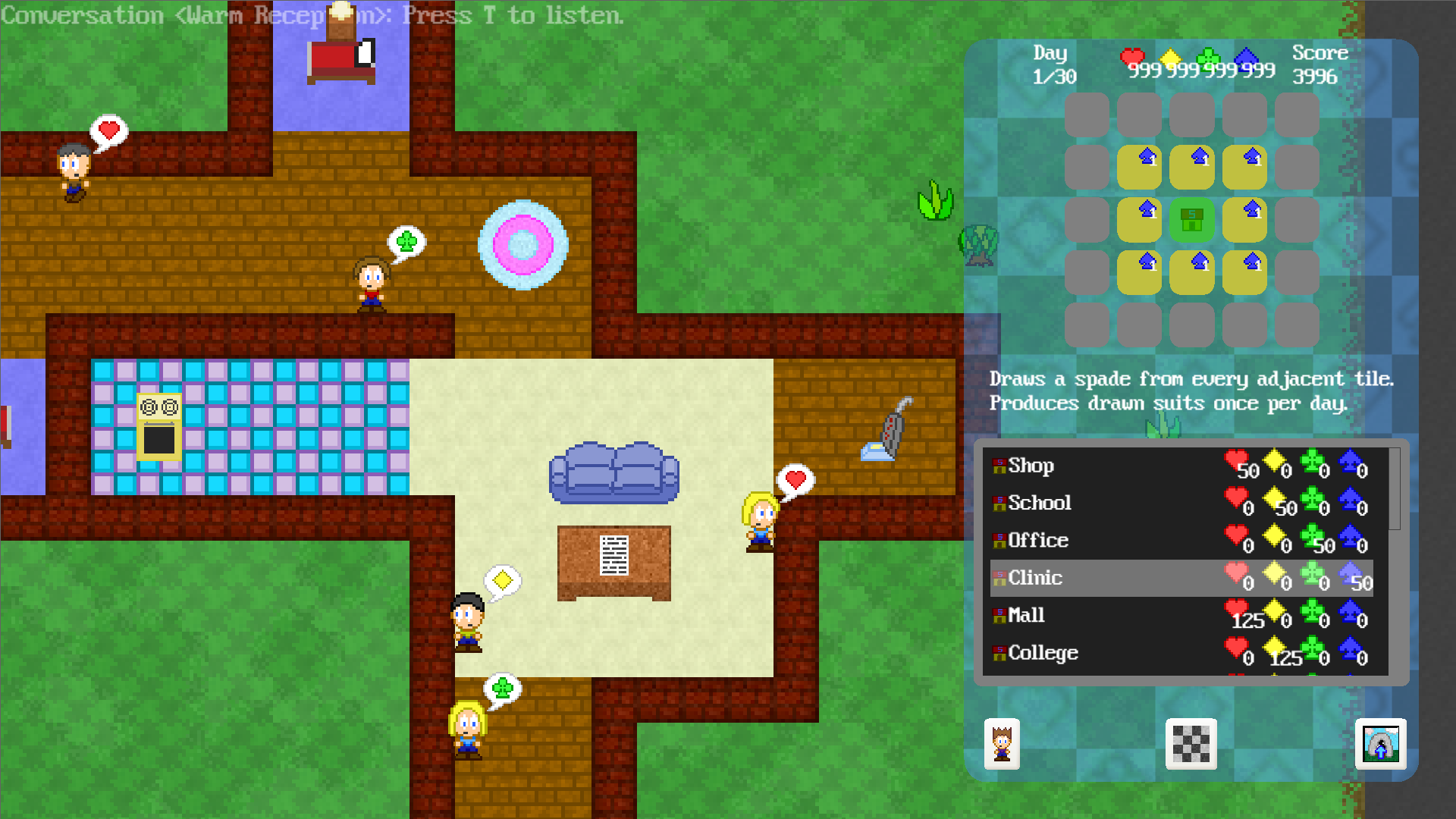Select the player character button at the bottom
Screen dimensions: 1456x819
point(1000,745)
